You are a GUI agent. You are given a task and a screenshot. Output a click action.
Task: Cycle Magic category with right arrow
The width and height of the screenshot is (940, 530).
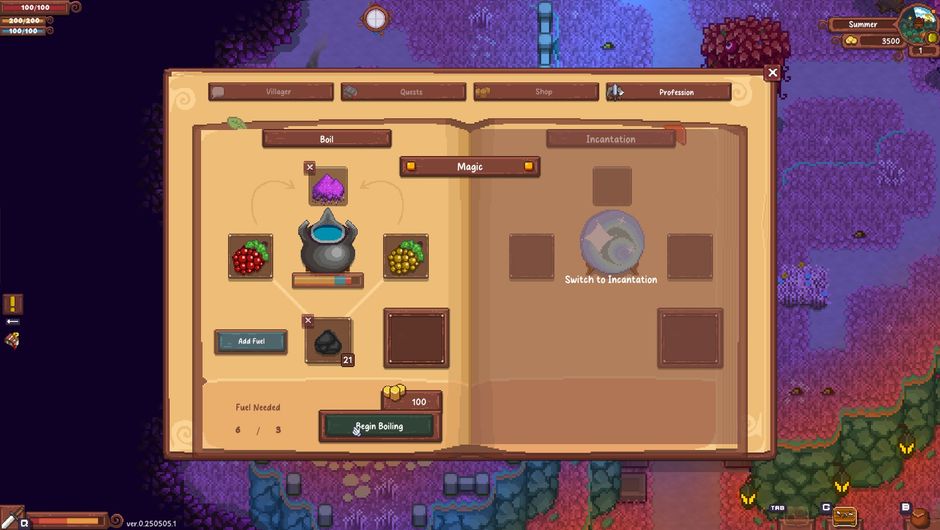coord(529,167)
